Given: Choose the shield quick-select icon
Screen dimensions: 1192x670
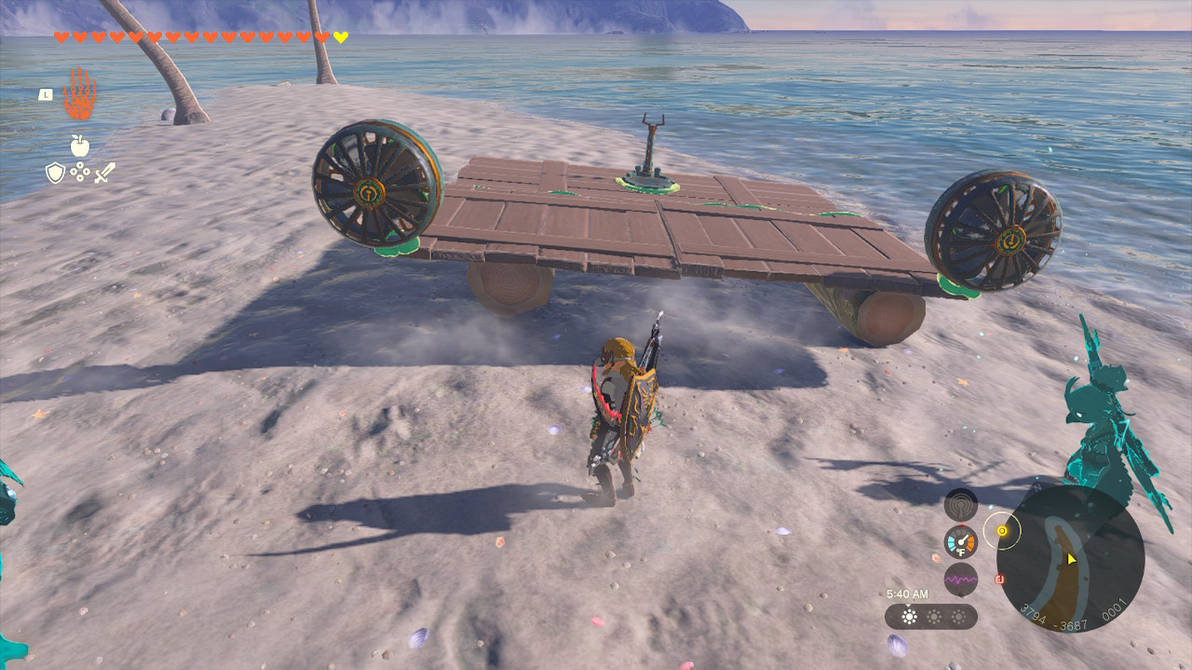Looking at the screenshot, I should [55, 174].
